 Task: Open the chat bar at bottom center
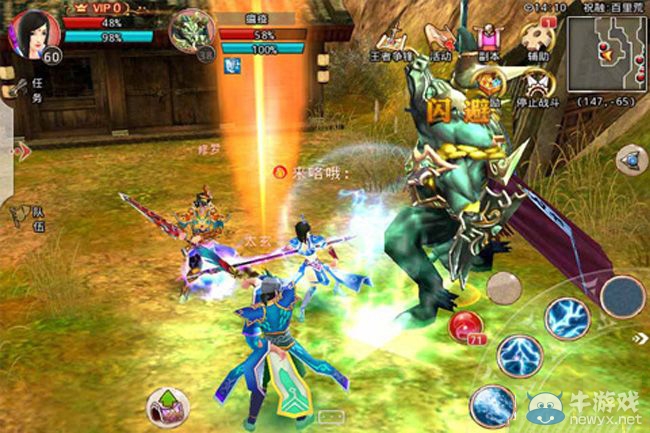click(329, 415)
